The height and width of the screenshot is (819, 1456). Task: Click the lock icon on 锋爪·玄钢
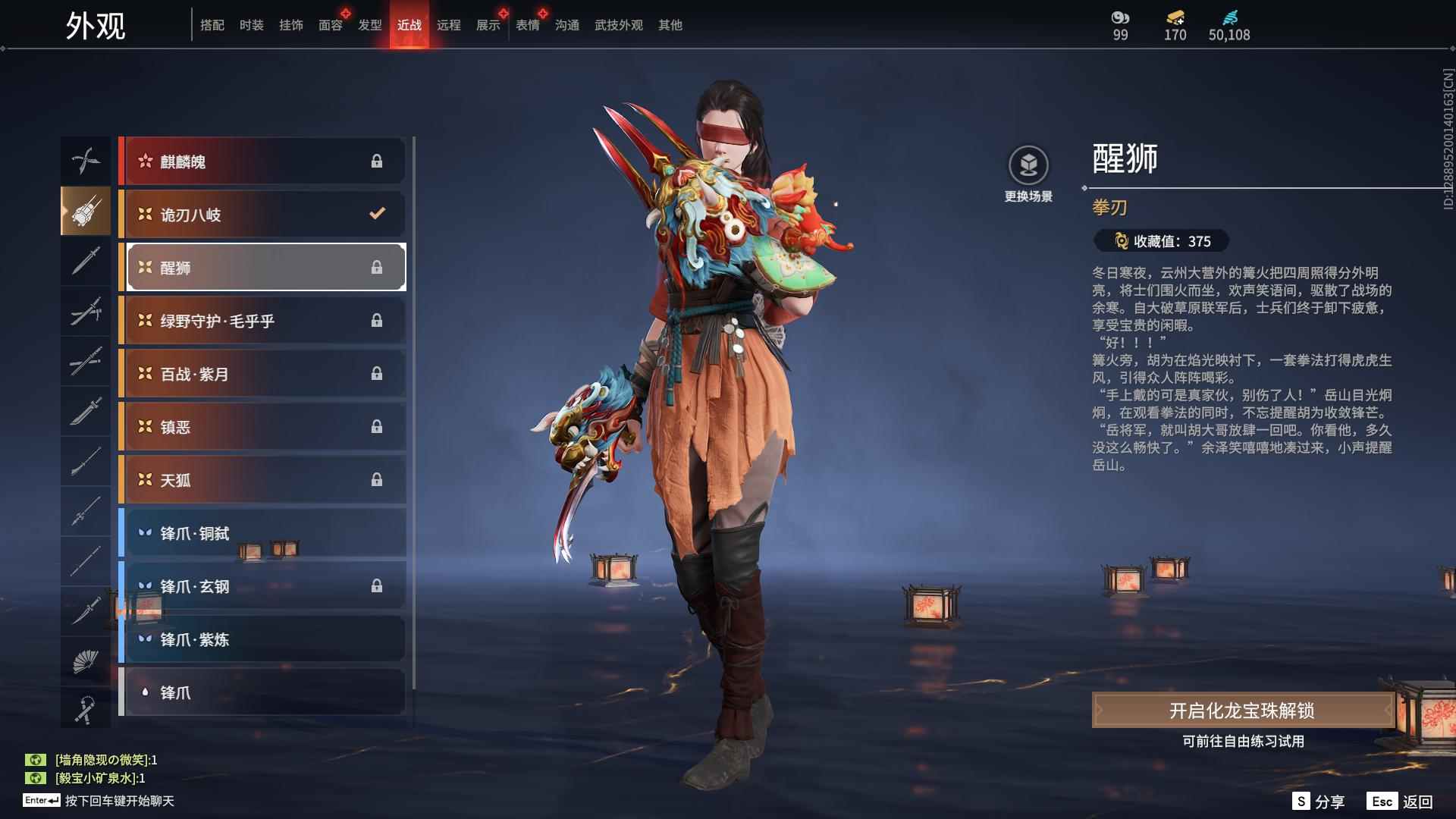coord(377,586)
